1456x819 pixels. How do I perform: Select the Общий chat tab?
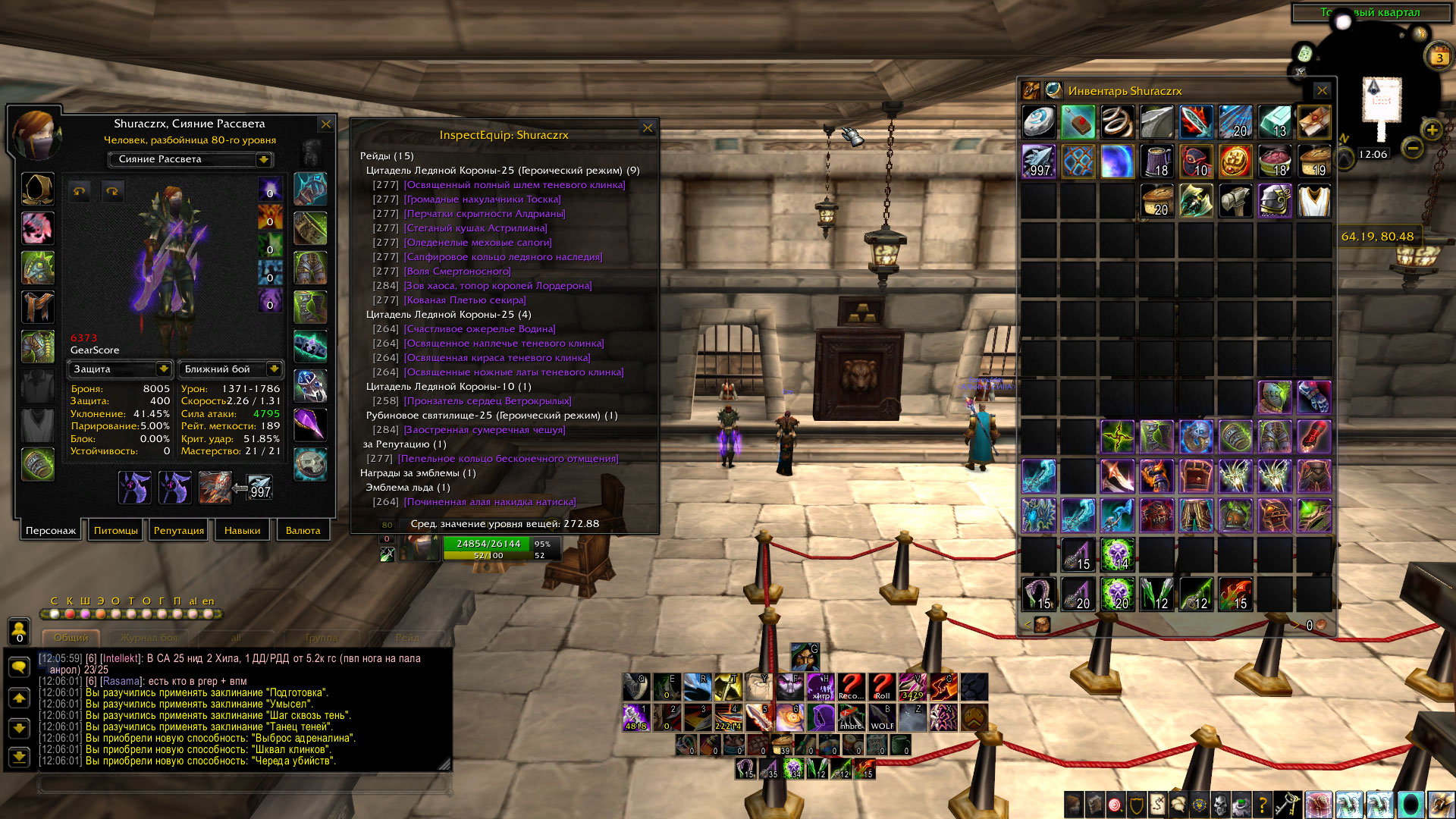coord(71,638)
